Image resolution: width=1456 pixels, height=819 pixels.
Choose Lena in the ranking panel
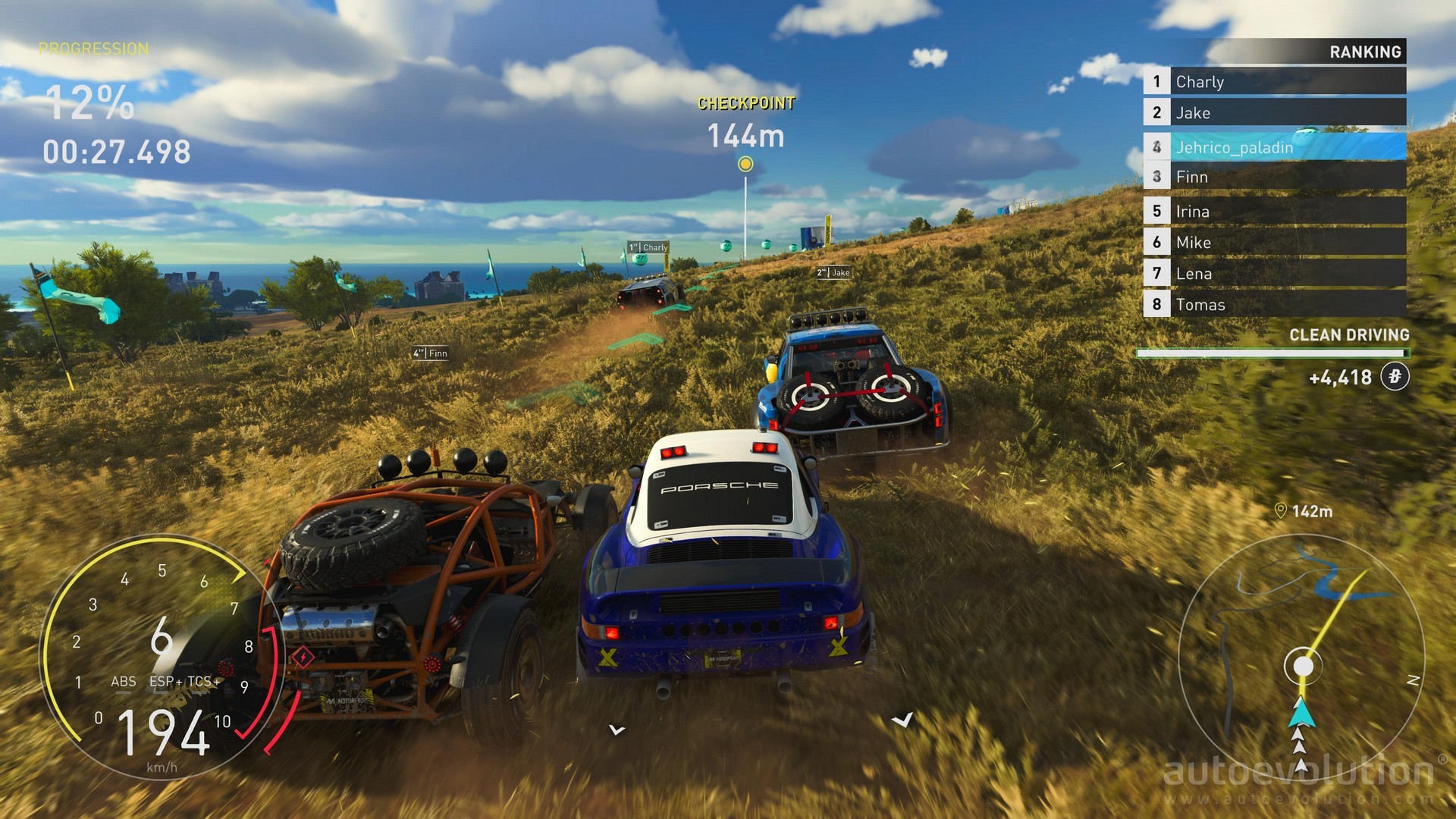[1274, 274]
